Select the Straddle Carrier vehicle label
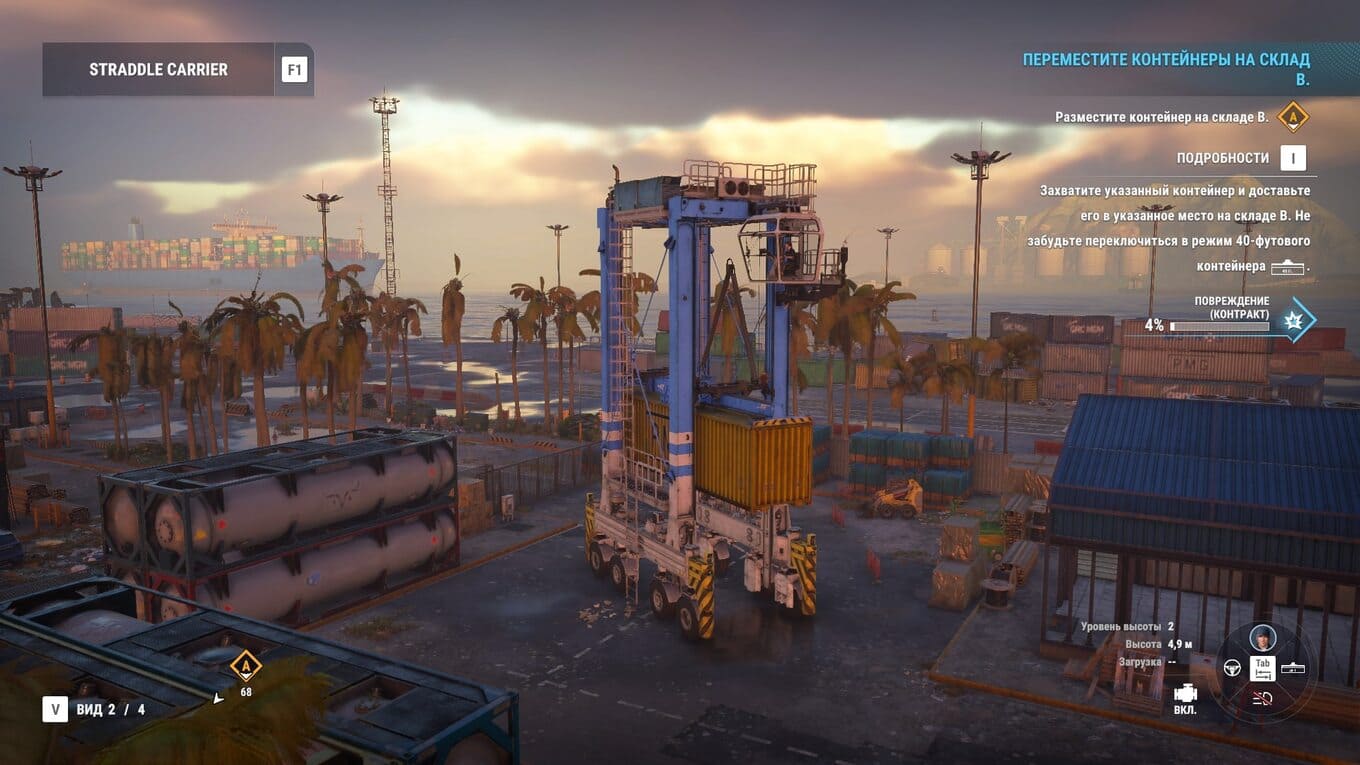 (158, 70)
